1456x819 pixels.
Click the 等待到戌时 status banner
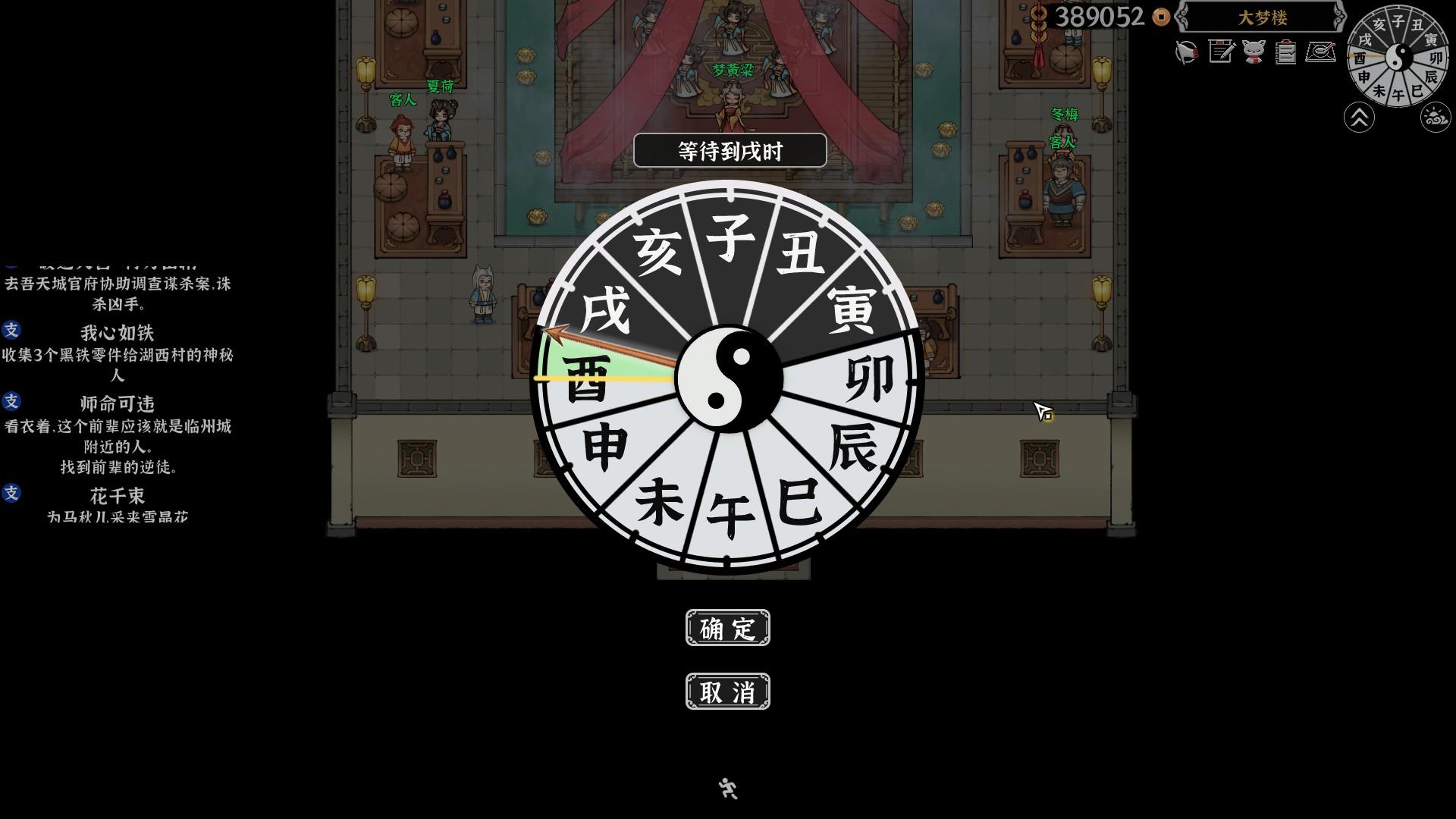(729, 150)
